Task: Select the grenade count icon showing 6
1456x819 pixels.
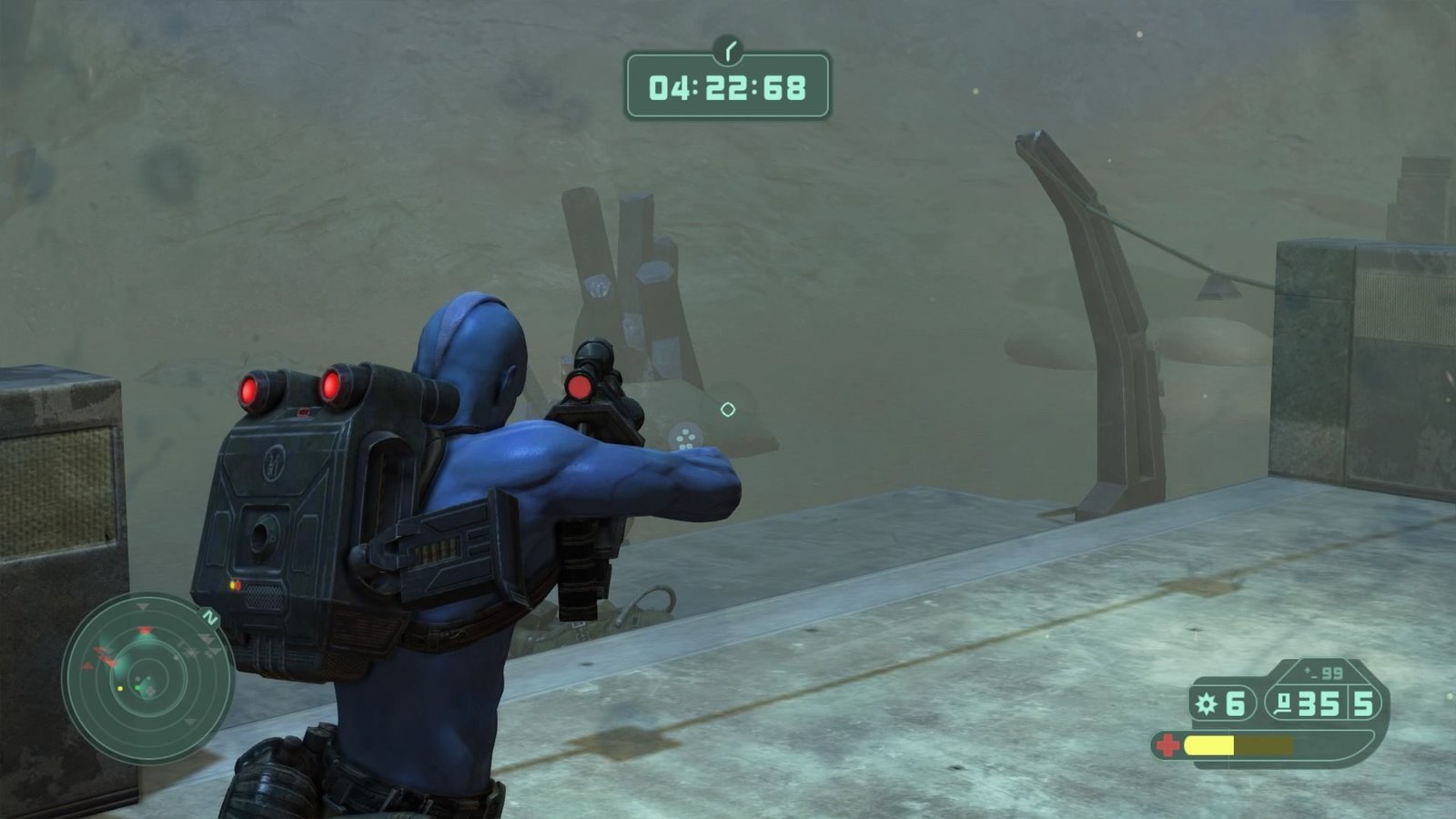Action: [x=1205, y=703]
